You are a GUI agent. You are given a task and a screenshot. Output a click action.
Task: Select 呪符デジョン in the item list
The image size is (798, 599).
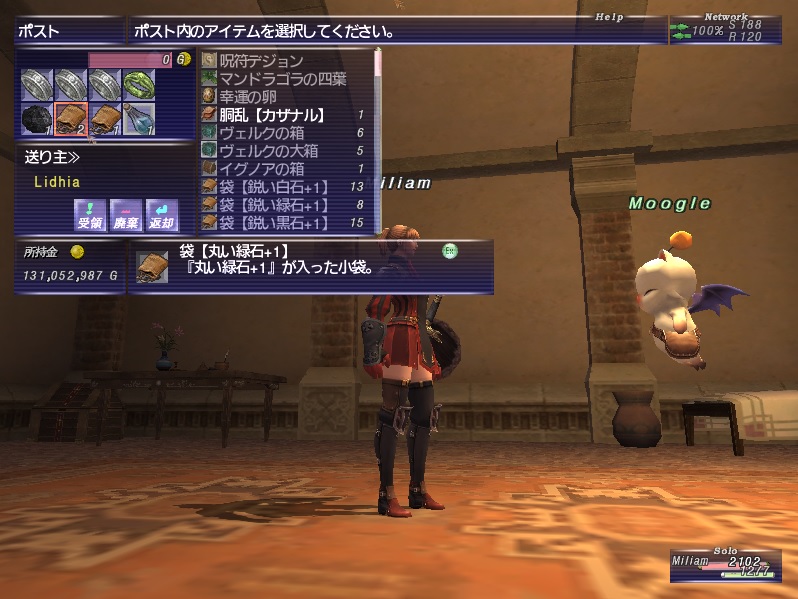[x=260, y=61]
